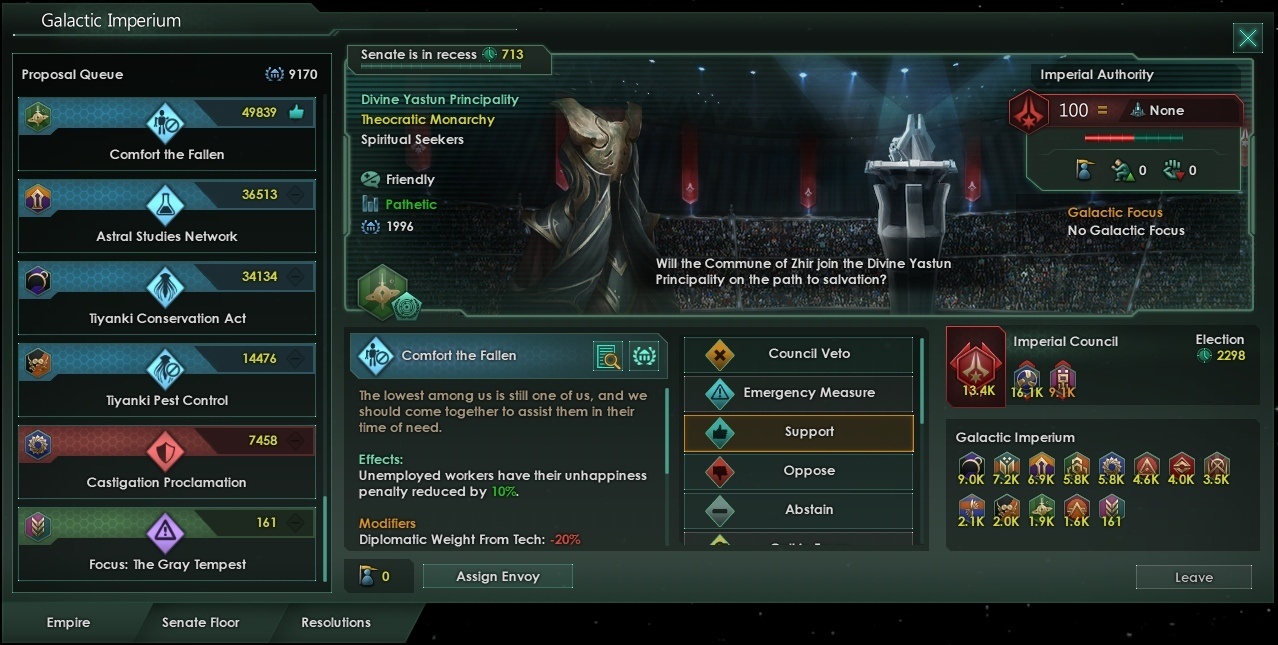Open the Senate Floor tab
The image size is (1278, 645).
pyautogui.click(x=201, y=622)
